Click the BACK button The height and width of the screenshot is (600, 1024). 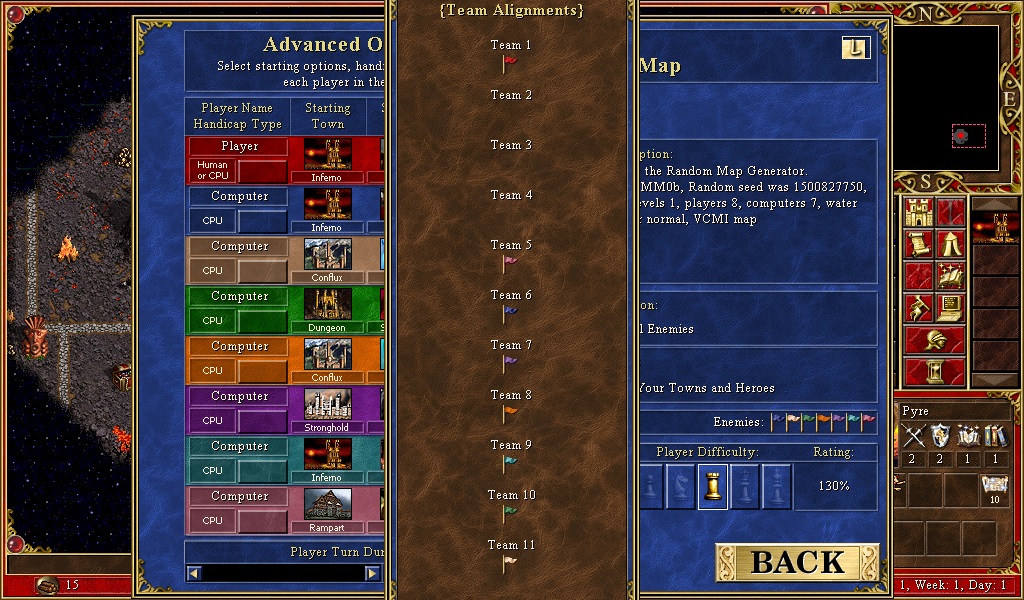pos(797,562)
